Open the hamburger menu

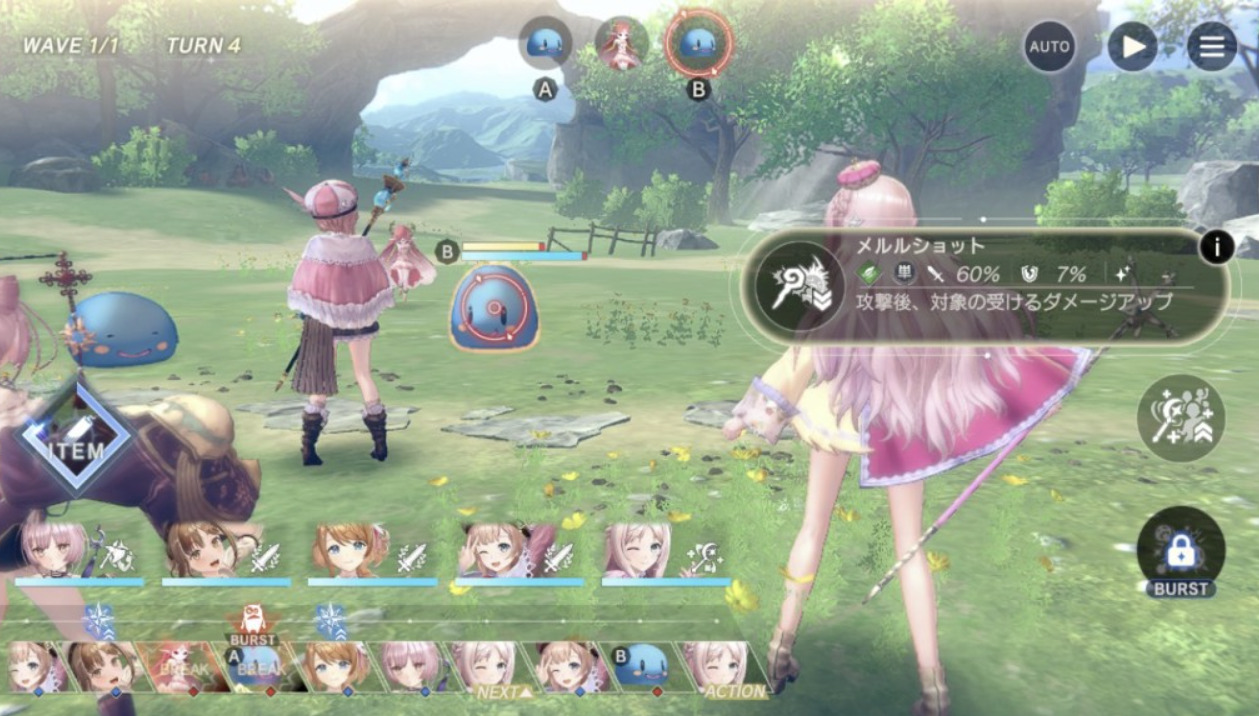(1211, 47)
